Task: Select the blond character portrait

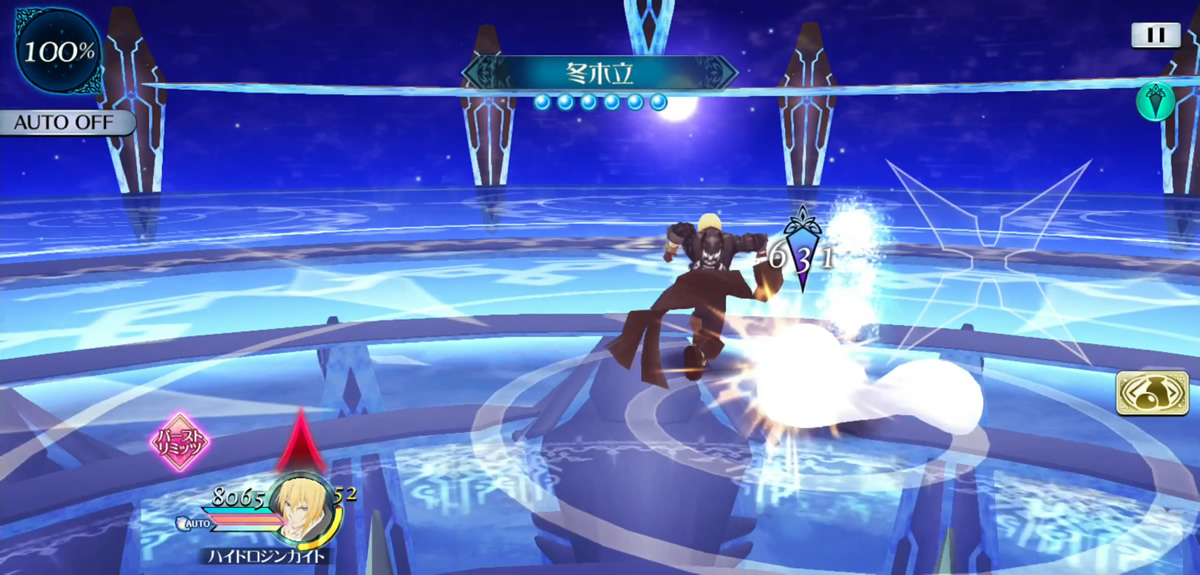Action: point(300,507)
